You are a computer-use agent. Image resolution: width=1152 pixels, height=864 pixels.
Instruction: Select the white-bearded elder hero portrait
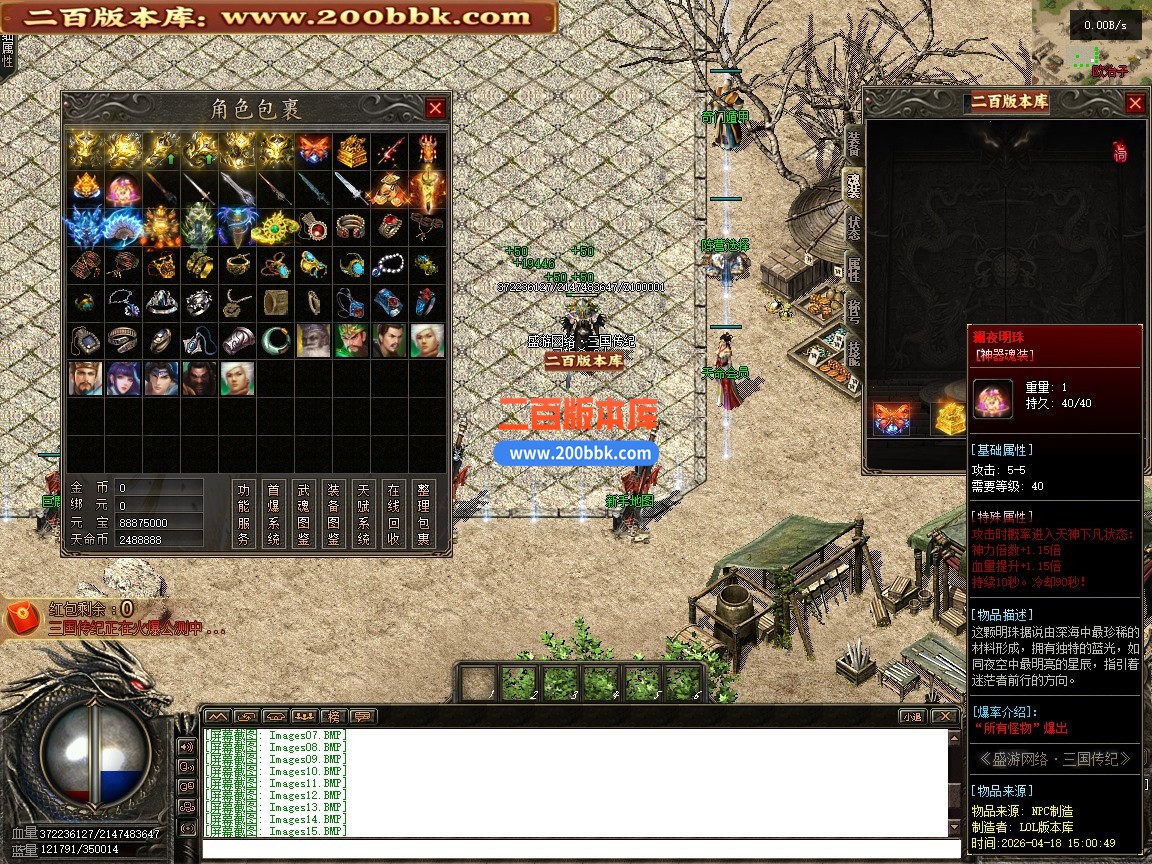(x=313, y=340)
